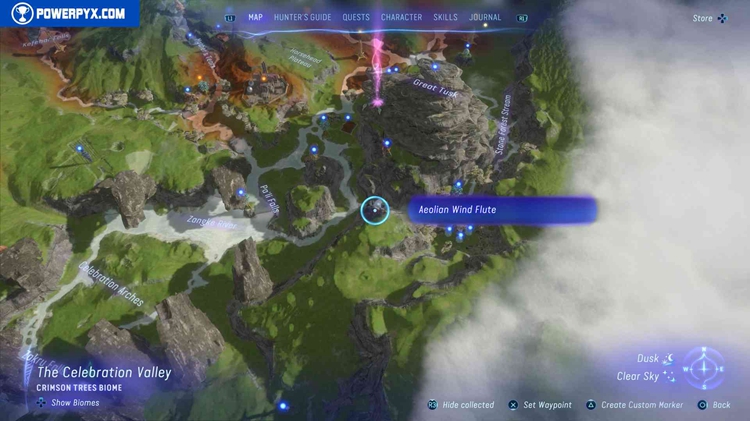Open the Journal tab
Viewport: 750px width, 421px height.
point(486,17)
